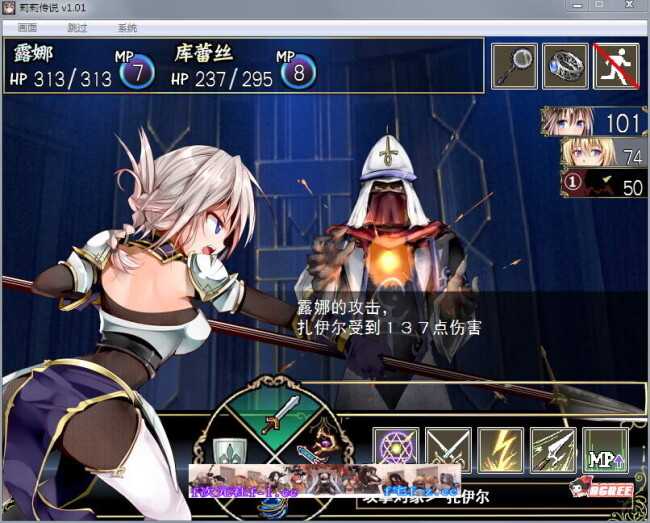650x523 pixels.
Task: Click the disabled escape running-man icon
Action: tap(616, 66)
